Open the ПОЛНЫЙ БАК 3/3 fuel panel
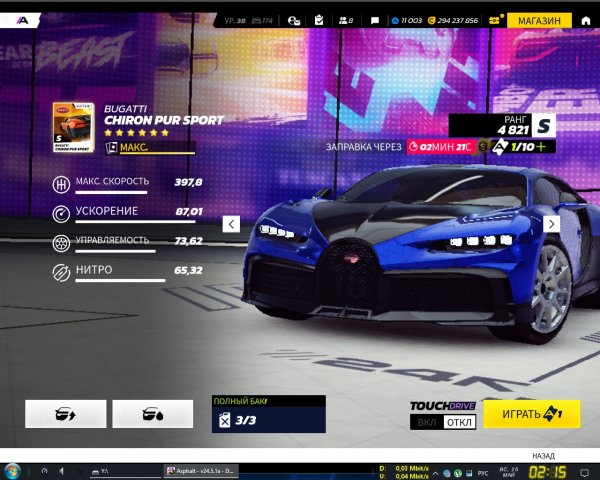 (268, 414)
